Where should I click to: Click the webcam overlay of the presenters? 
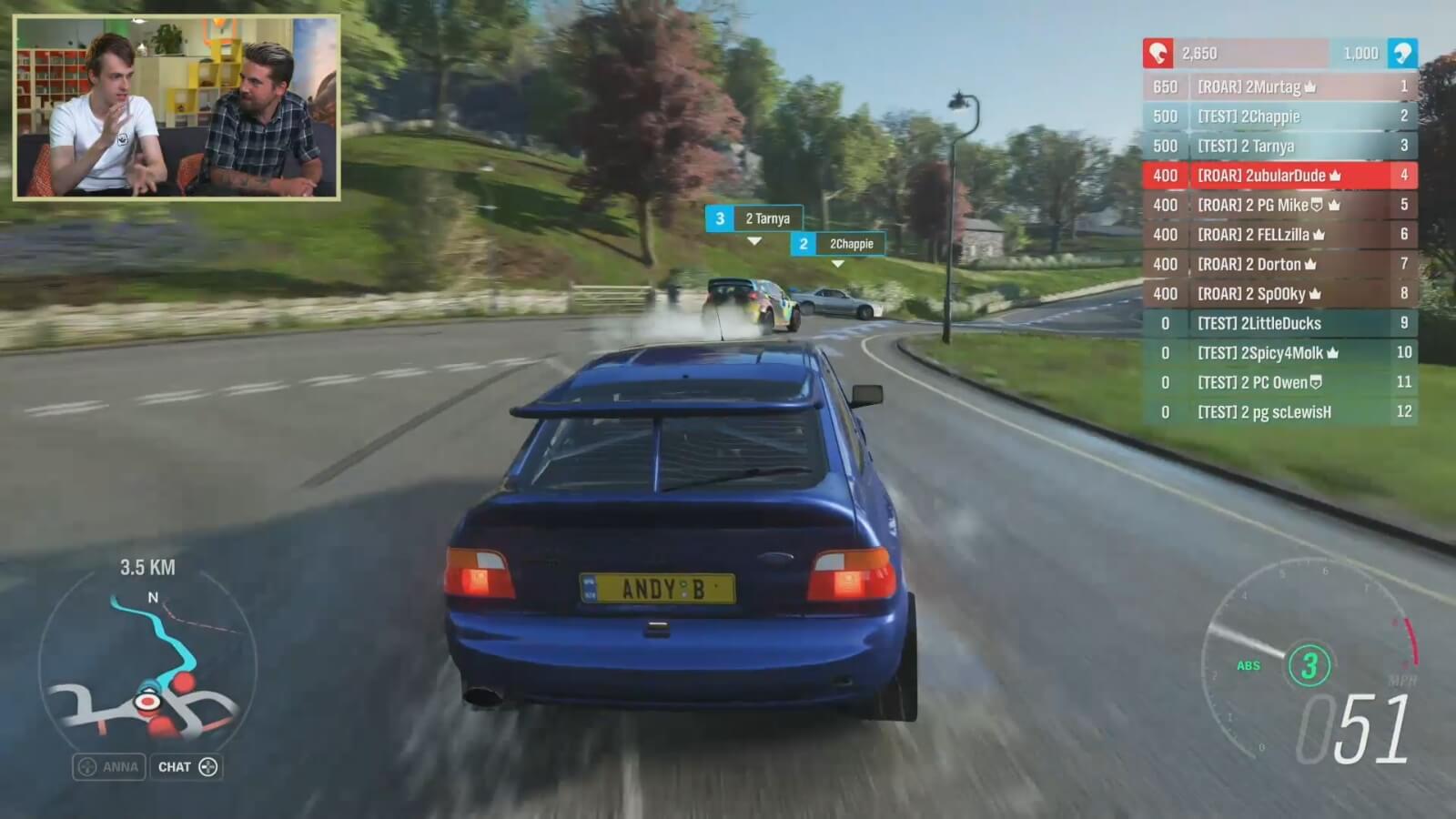177,107
